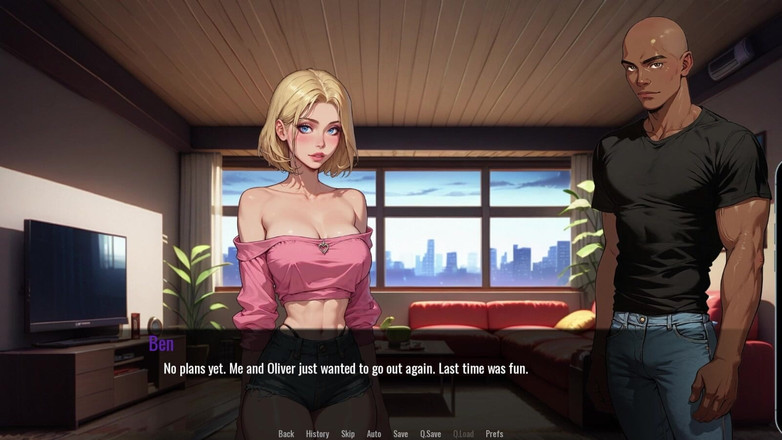The image size is (782, 440).
Task: Open the dialogue History log
Action: coord(317,434)
